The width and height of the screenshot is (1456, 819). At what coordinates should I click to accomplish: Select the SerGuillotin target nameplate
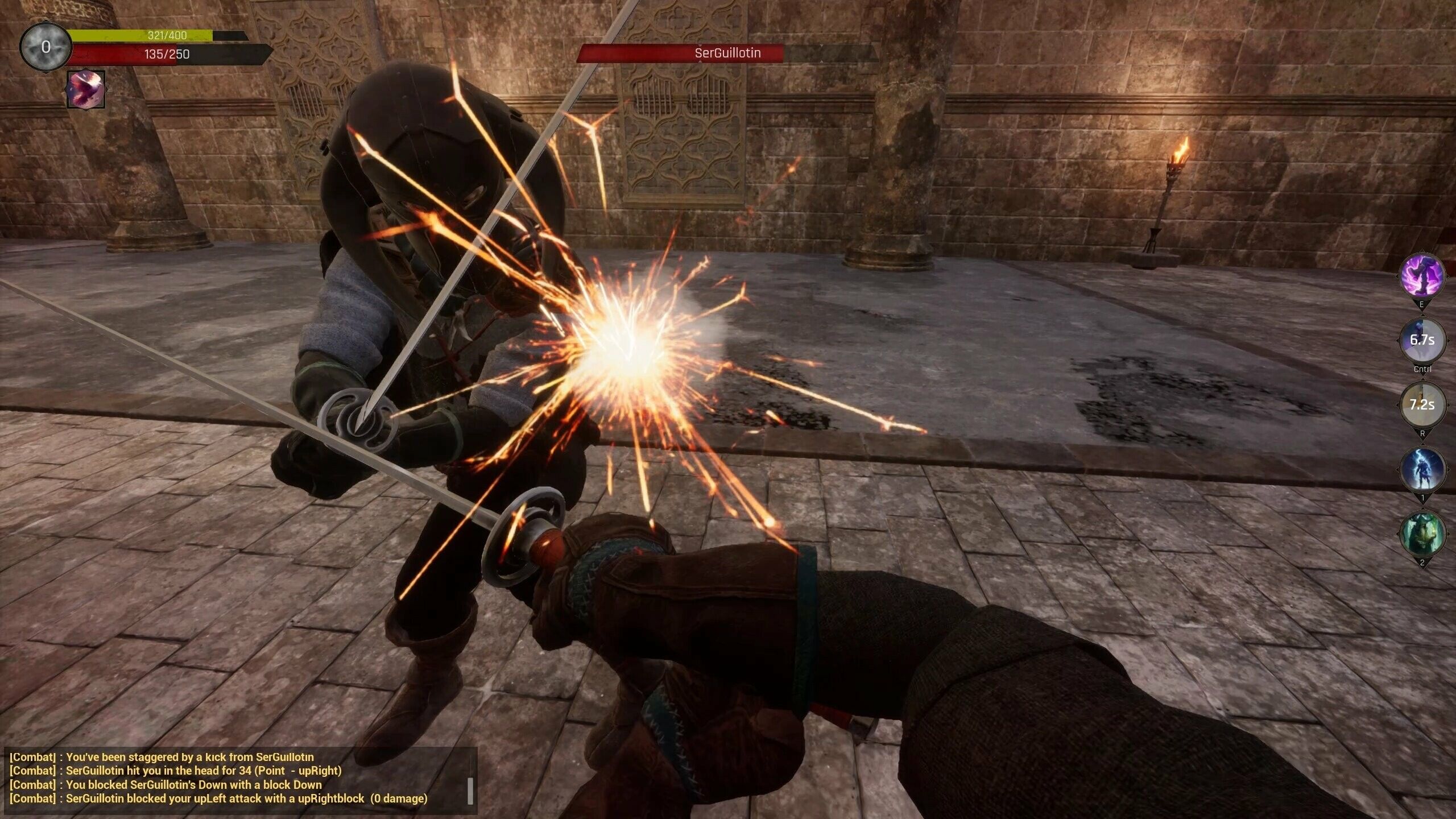727,53
